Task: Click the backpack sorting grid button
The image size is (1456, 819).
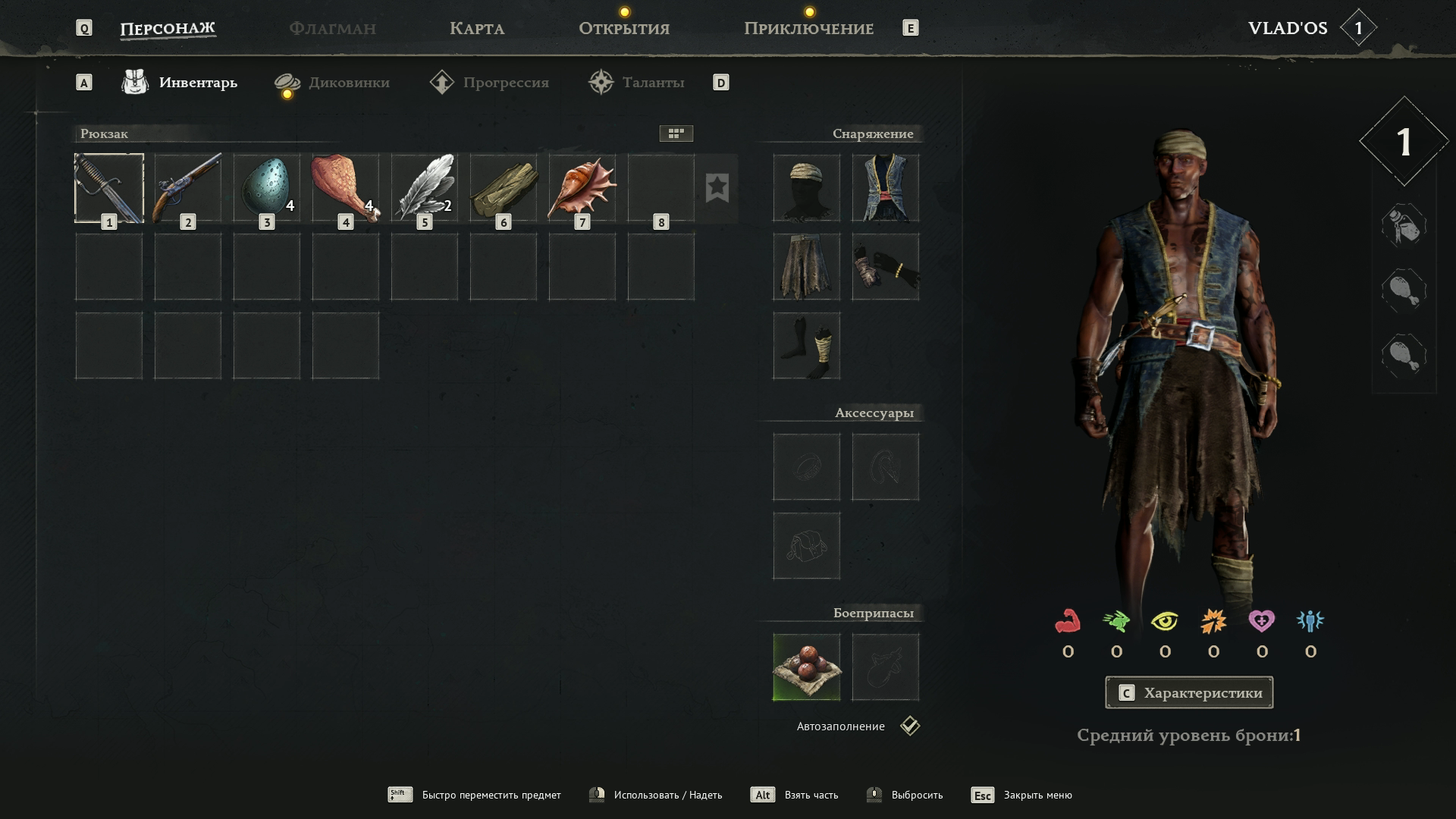Action: [676, 133]
